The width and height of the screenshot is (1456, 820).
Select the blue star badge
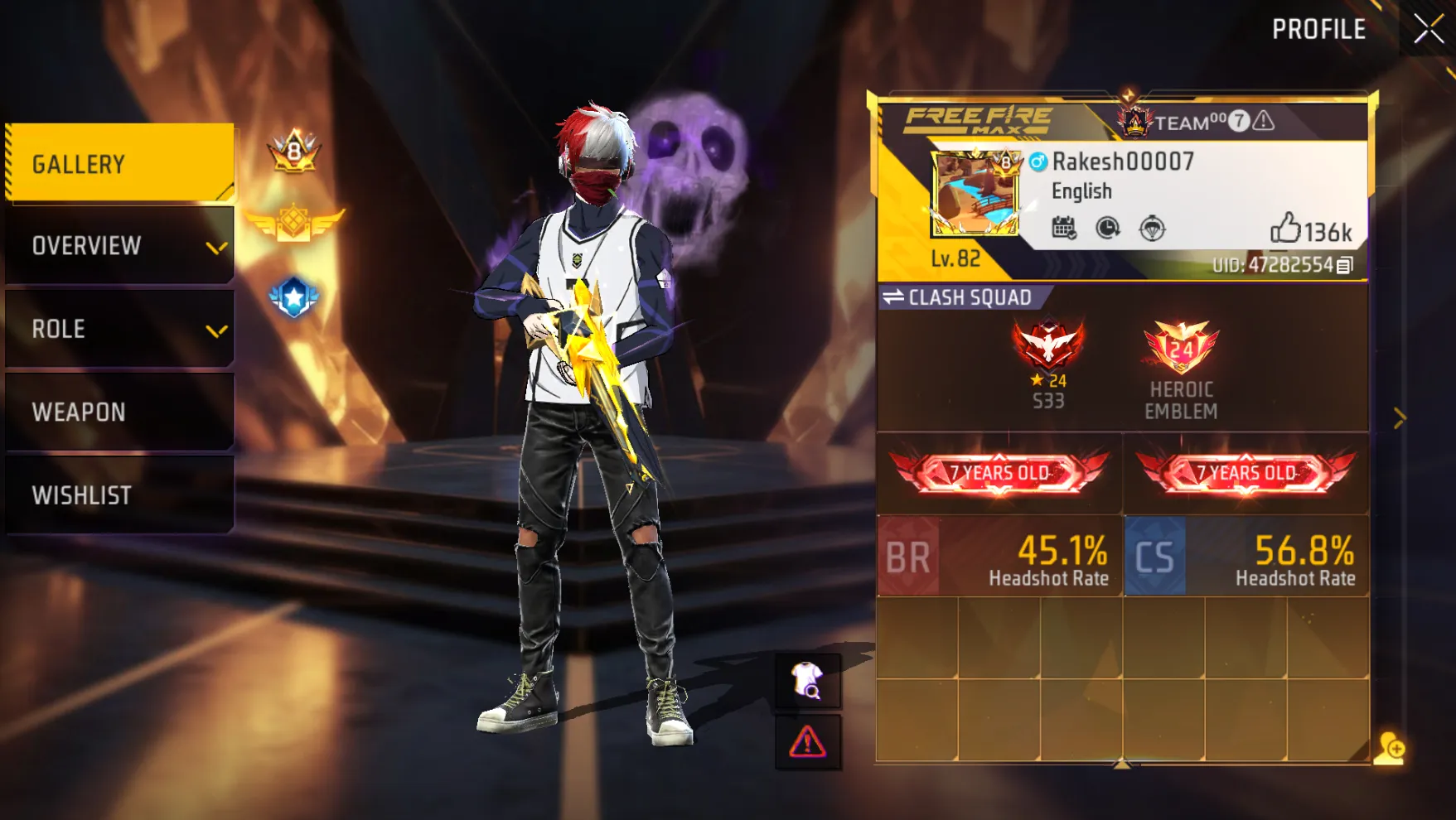[294, 297]
